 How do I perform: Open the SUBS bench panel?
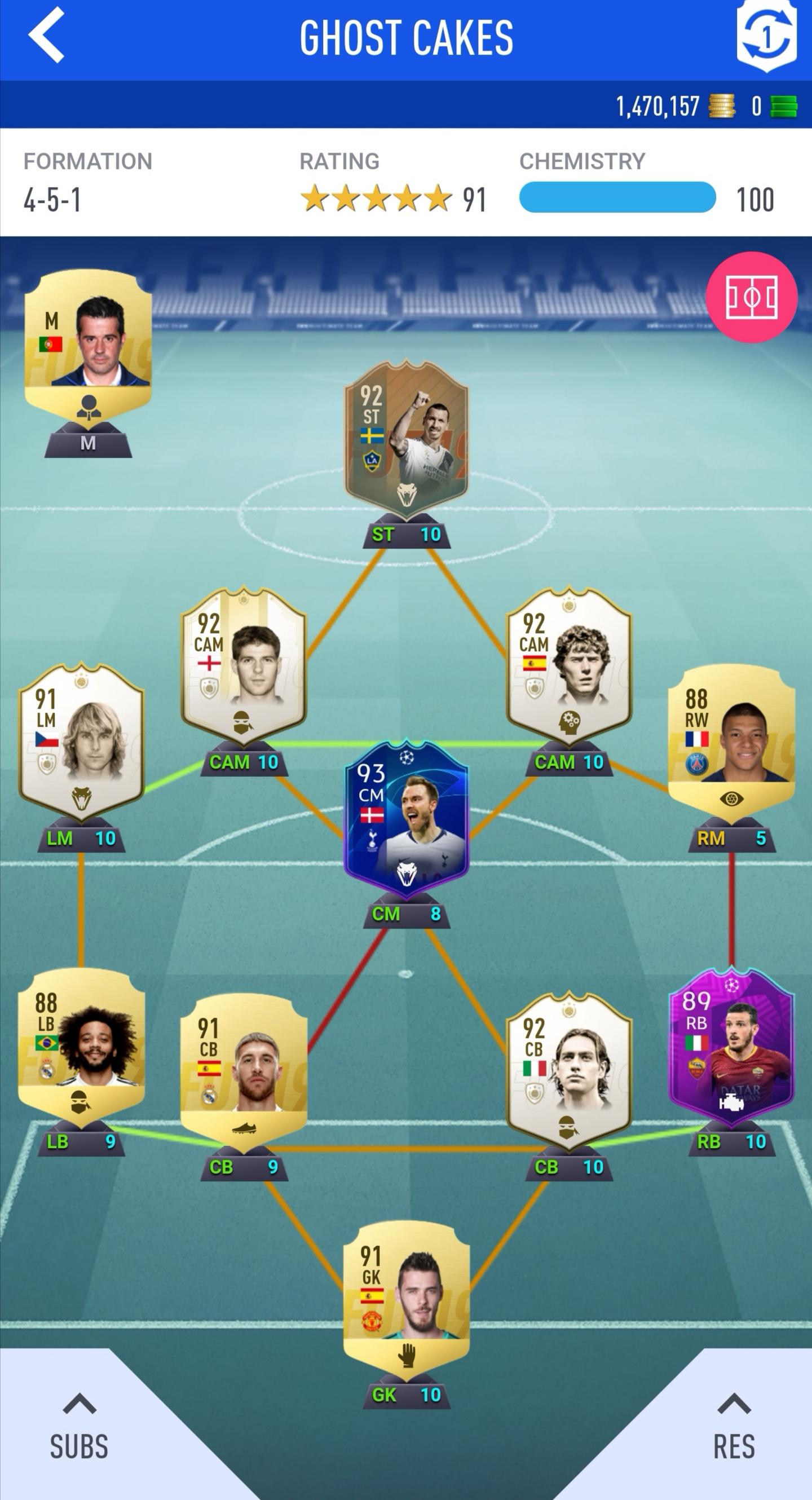point(79,1432)
